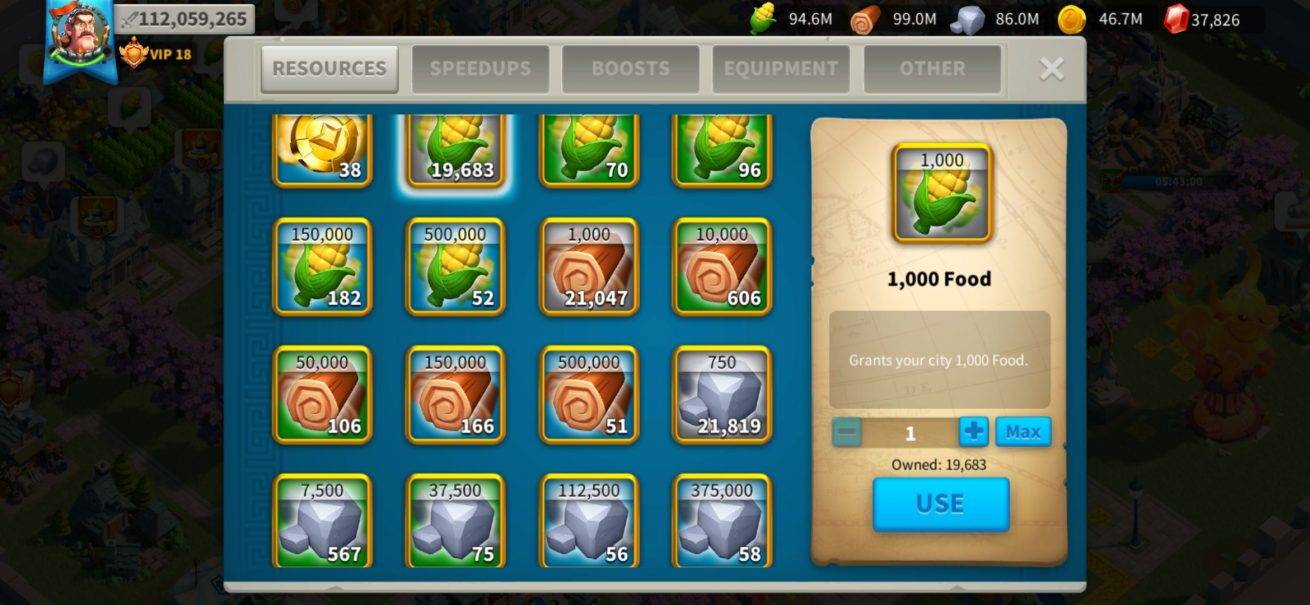Set quantity to Max

tap(1023, 432)
